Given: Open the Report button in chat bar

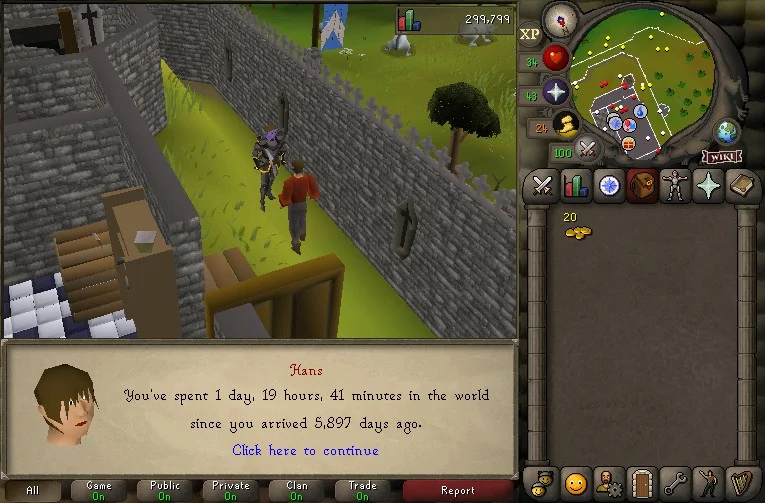Looking at the screenshot, I should pos(458,490).
